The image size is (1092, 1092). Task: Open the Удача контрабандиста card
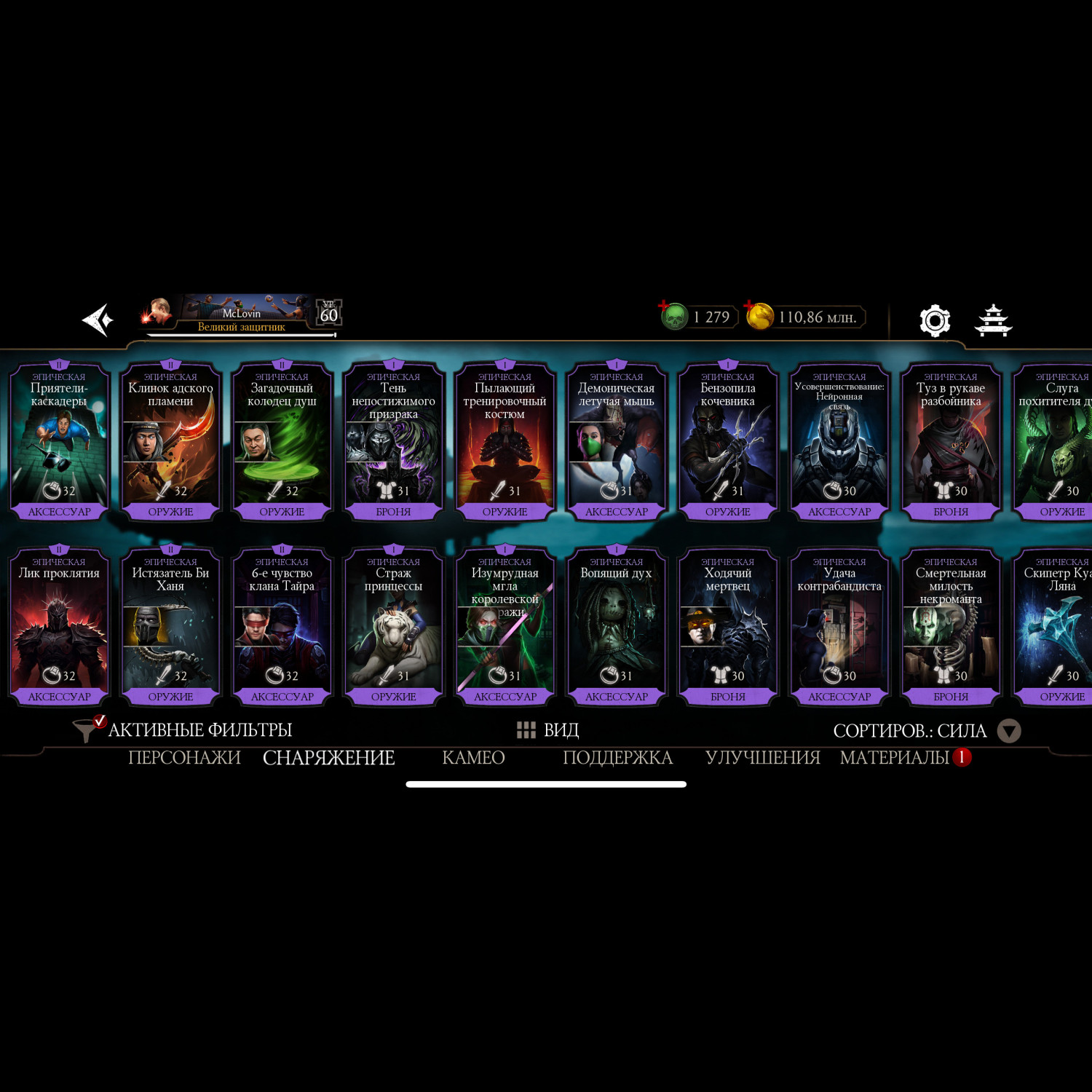[x=839, y=626]
